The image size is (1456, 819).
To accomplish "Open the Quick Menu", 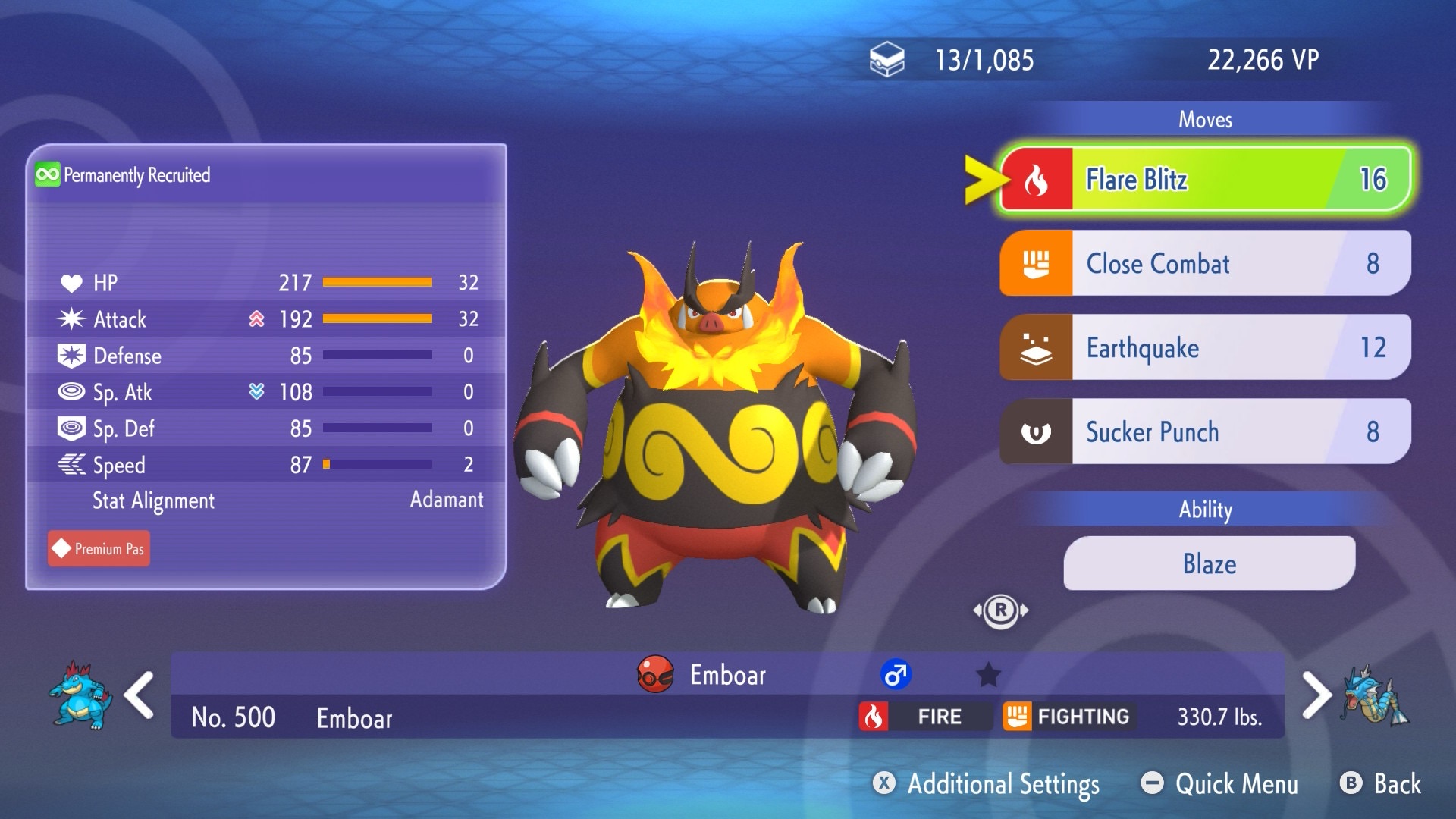I will 1221,784.
